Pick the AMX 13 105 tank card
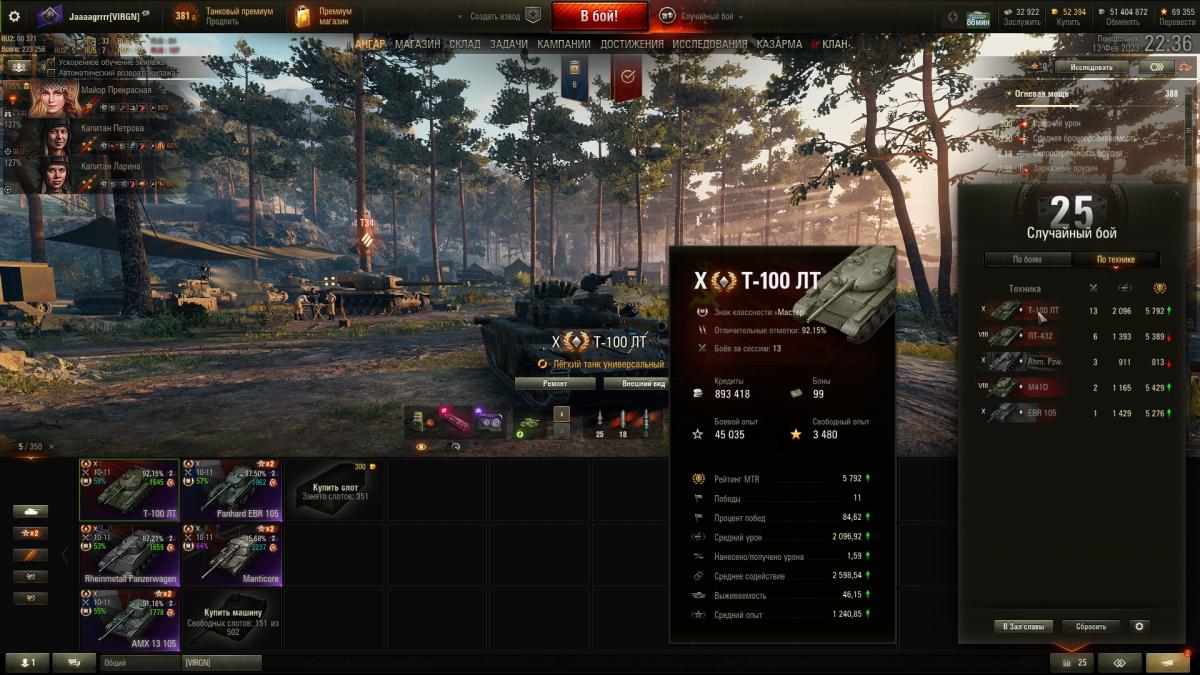 coord(129,620)
